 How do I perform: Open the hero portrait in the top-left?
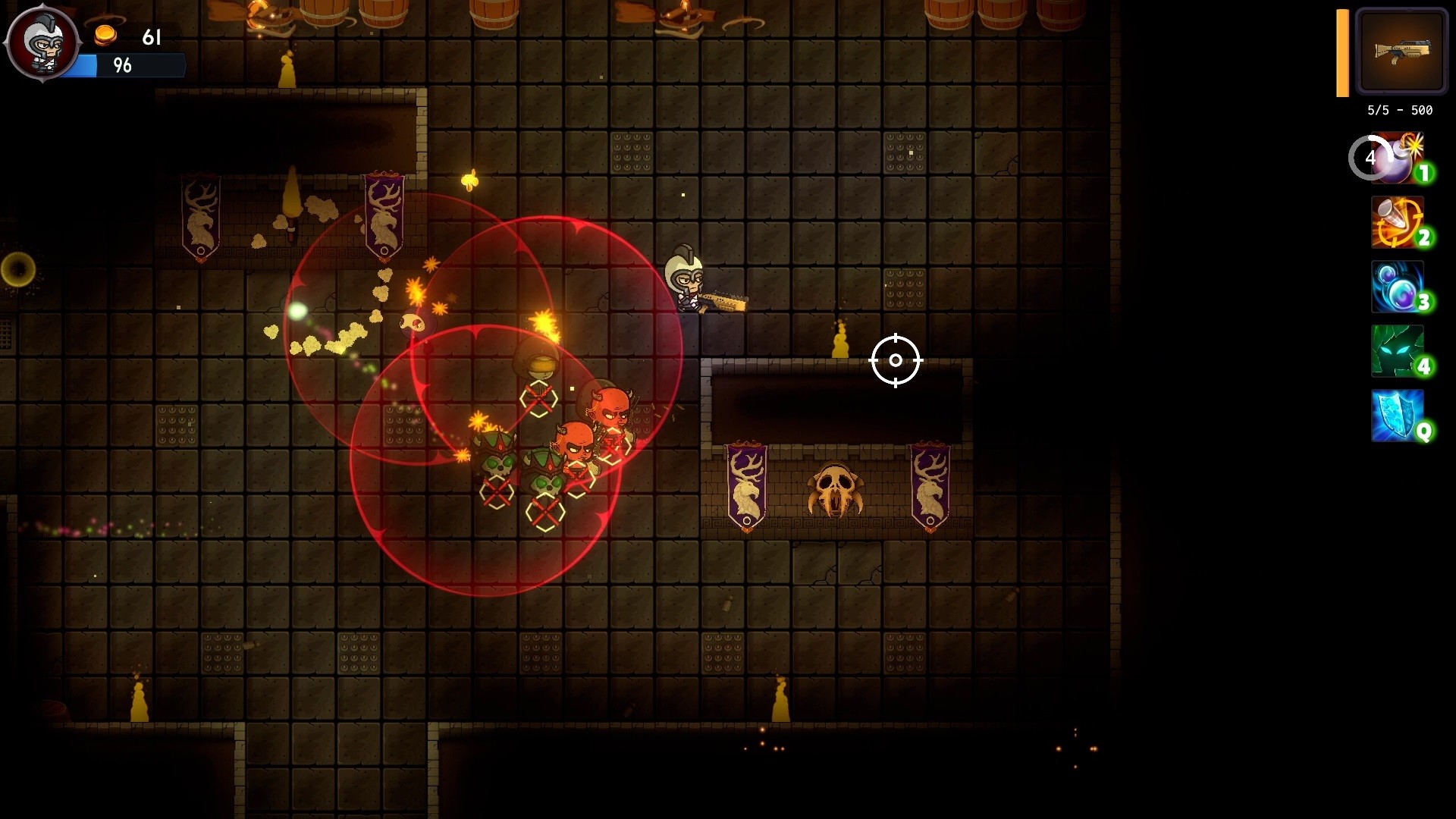coord(43,42)
